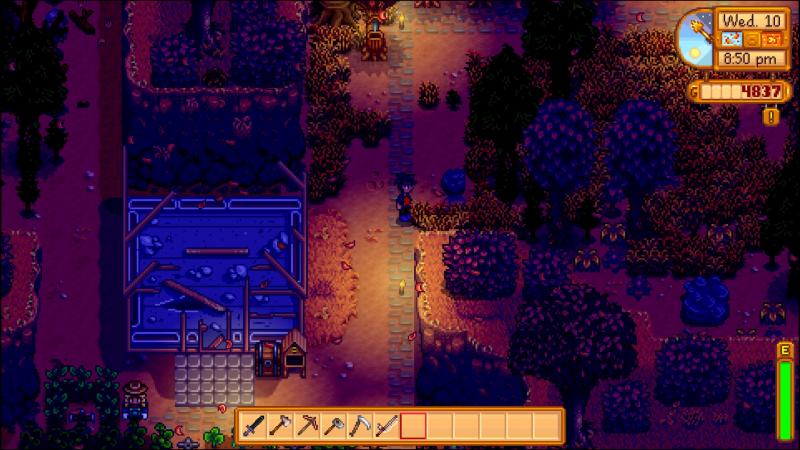Click the red-outlined empty hotbar slot

point(412,425)
